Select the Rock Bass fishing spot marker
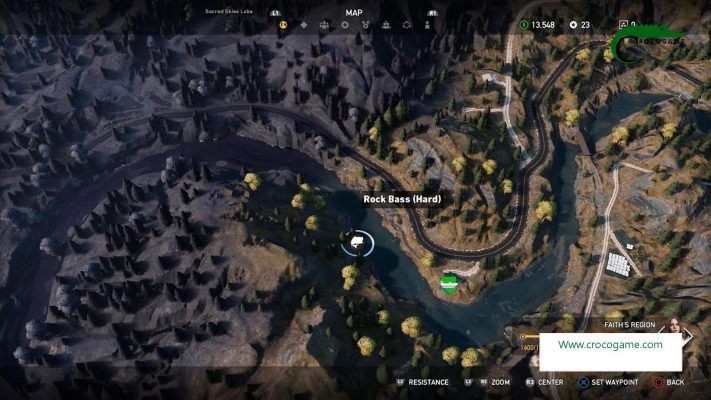711x400 pixels. (356, 242)
